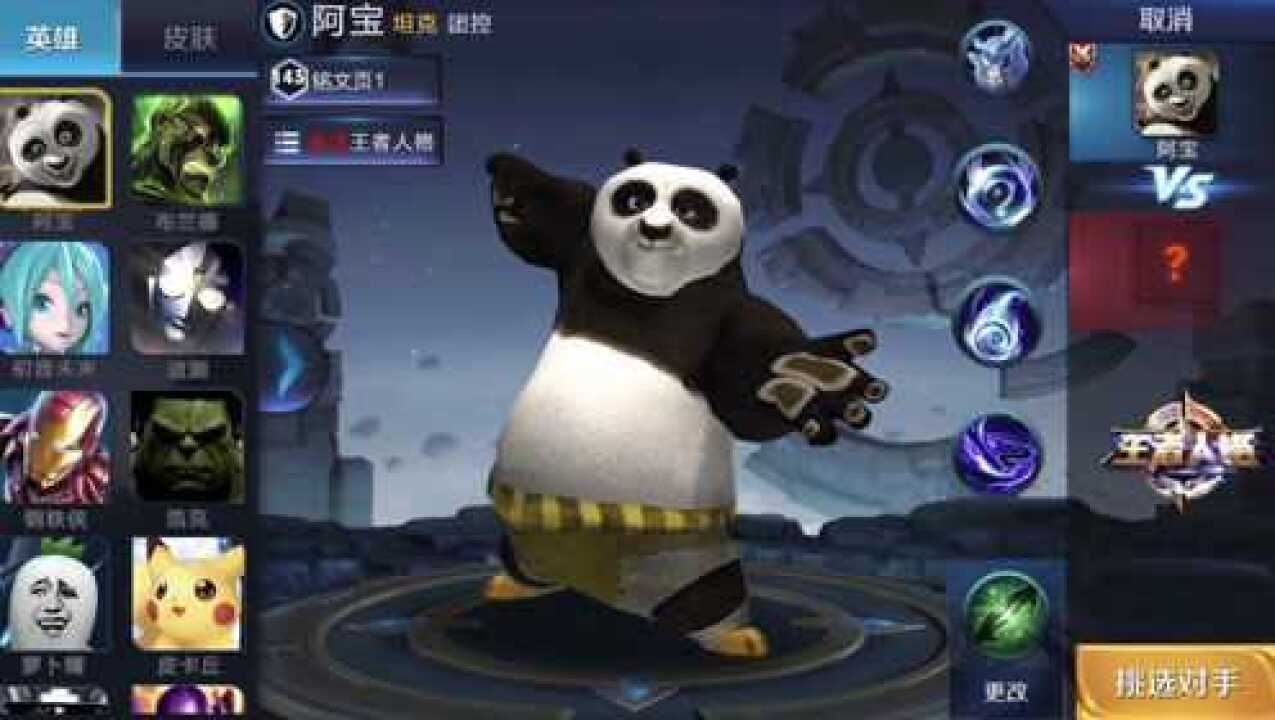View the purple ultimate skill icon
The image size is (1275, 720).
tap(997, 454)
